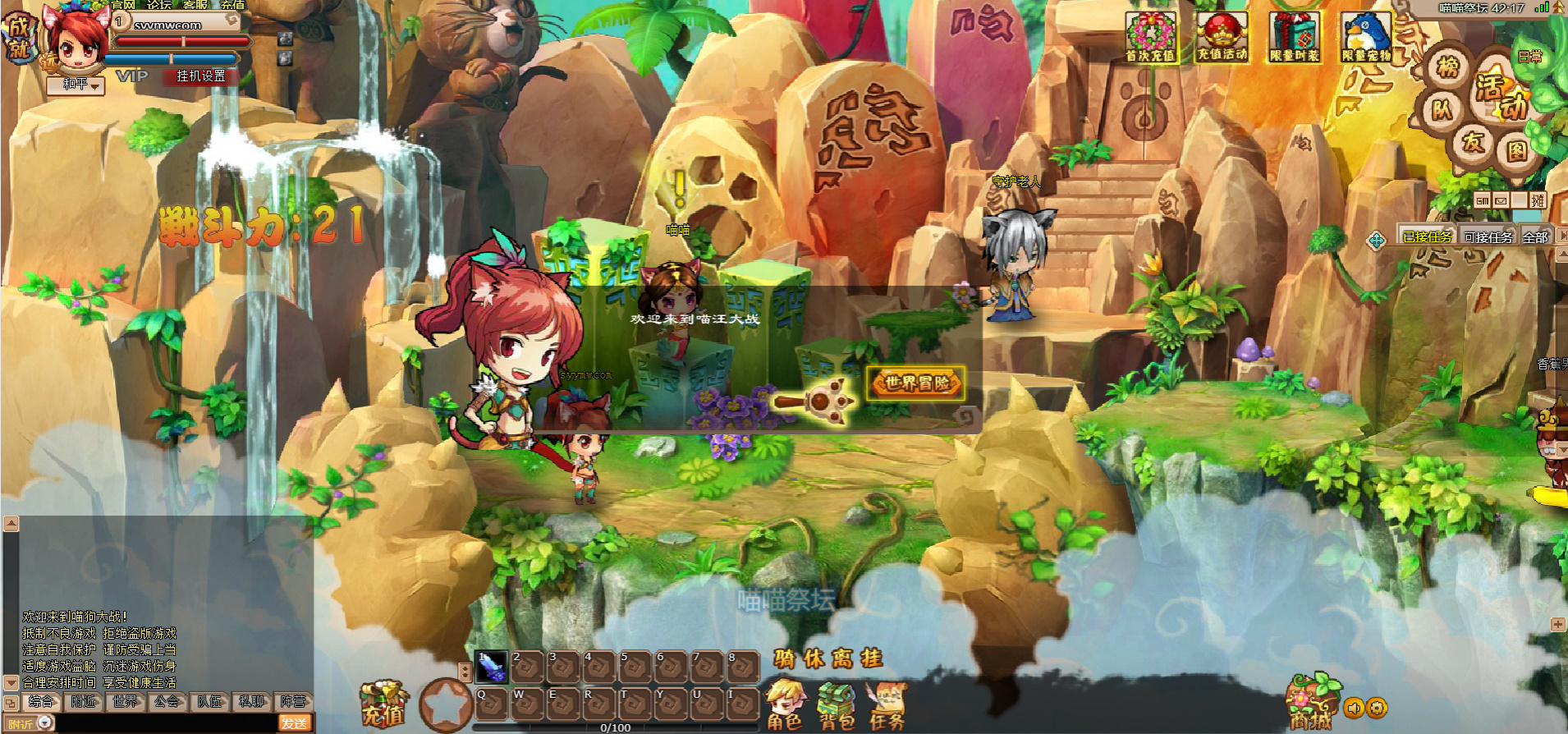The width and height of the screenshot is (1568, 734).
Task: Open the 图 map round button
Action: 1515,151
